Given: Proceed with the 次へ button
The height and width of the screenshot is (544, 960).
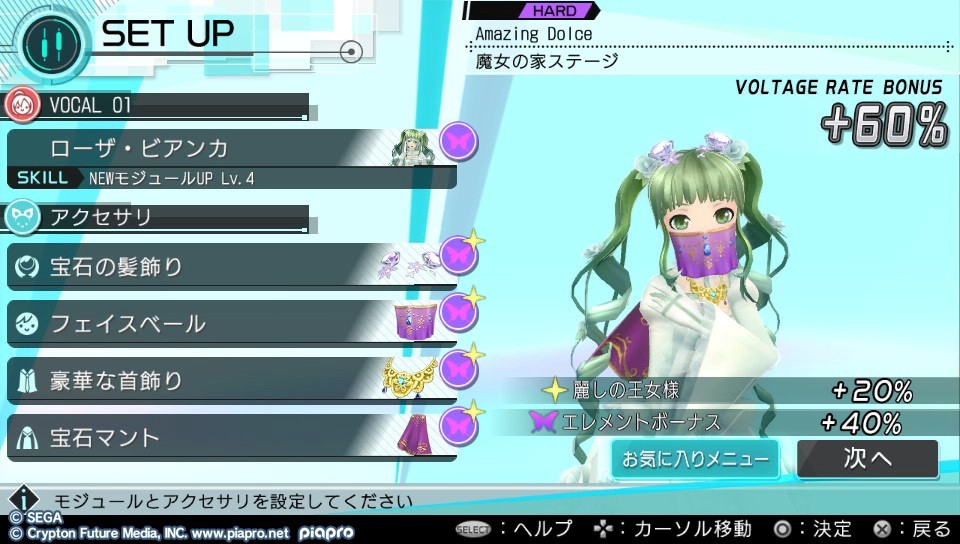Looking at the screenshot, I should 867,459.
